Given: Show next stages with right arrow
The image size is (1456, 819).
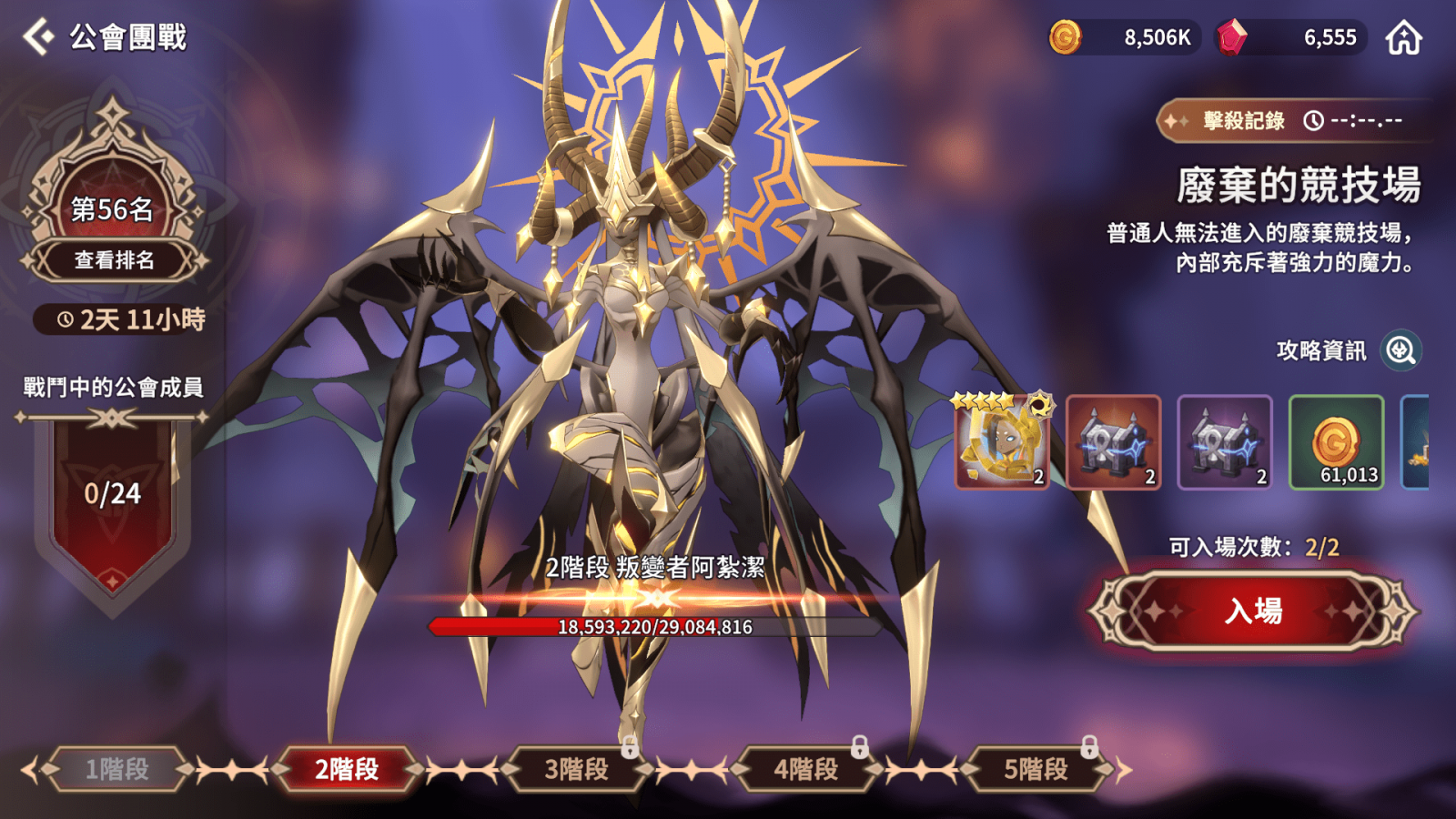Looking at the screenshot, I should pos(1126,770).
